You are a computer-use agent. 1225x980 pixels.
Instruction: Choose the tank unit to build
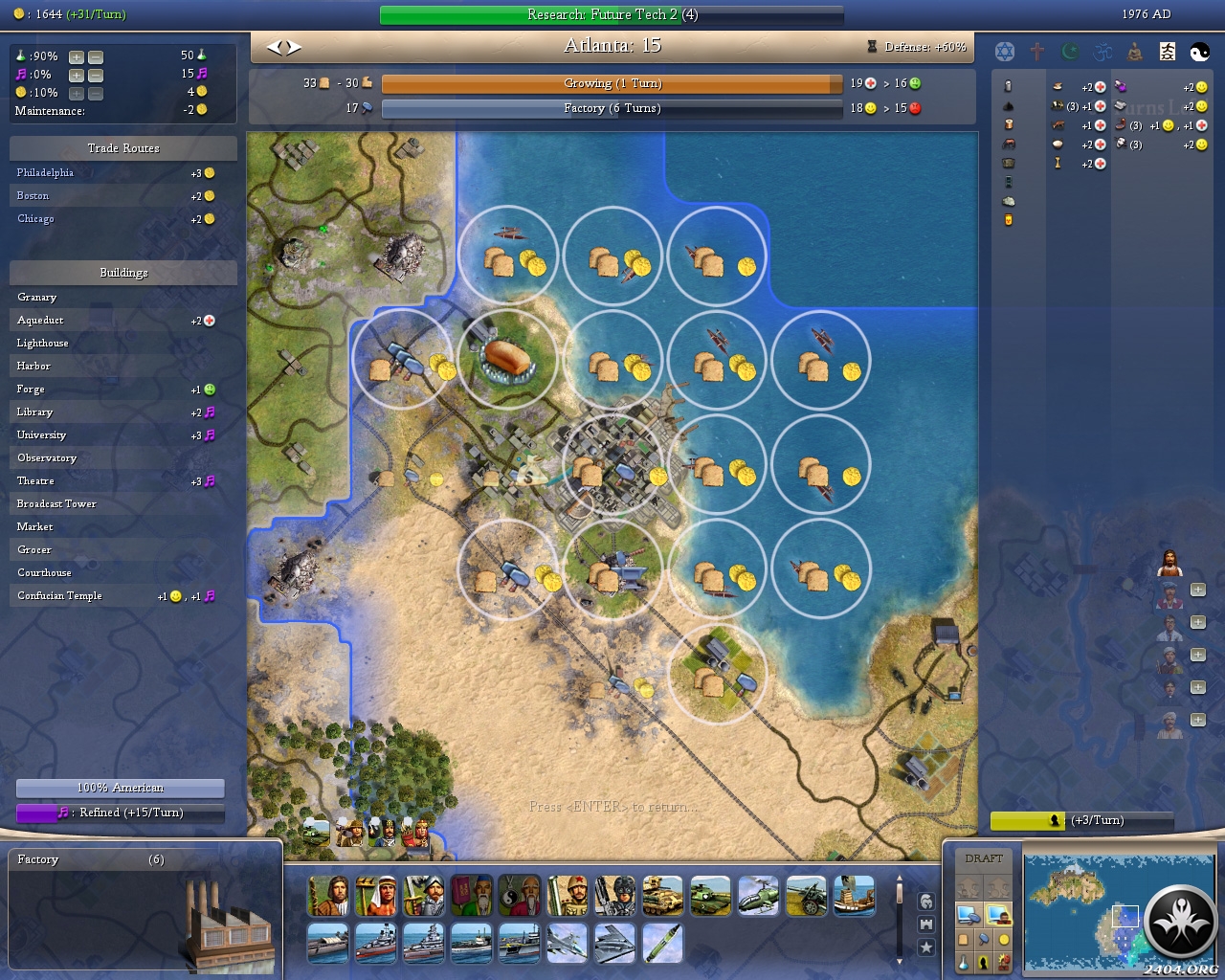710,896
